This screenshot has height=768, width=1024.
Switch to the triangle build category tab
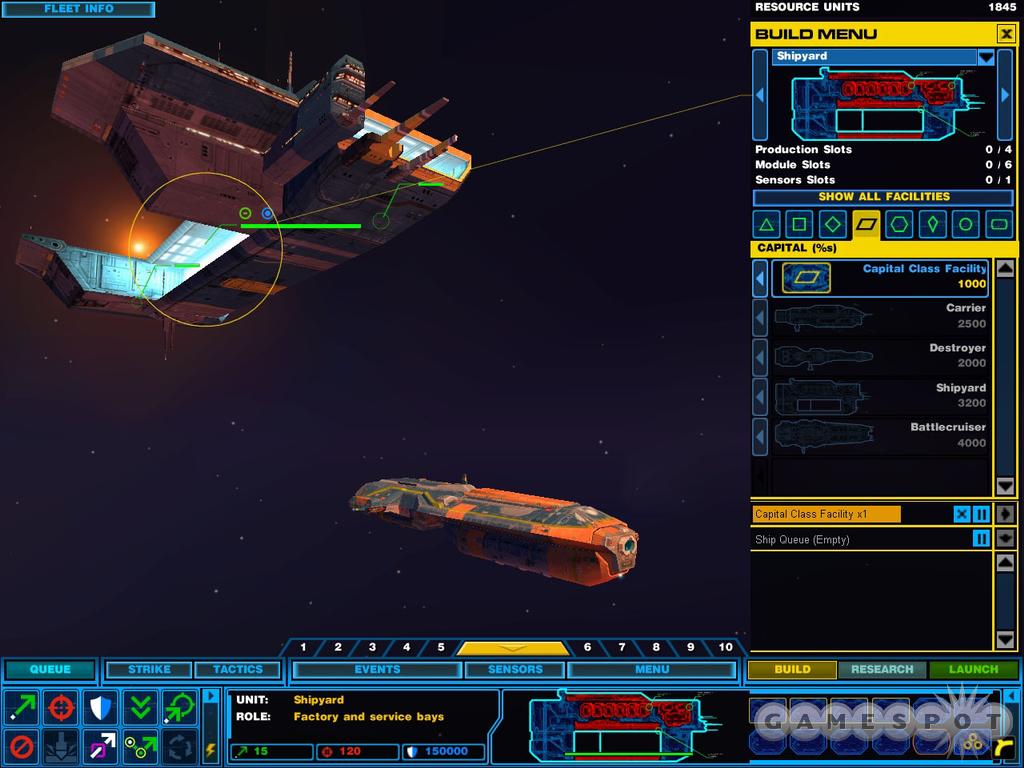coord(767,225)
